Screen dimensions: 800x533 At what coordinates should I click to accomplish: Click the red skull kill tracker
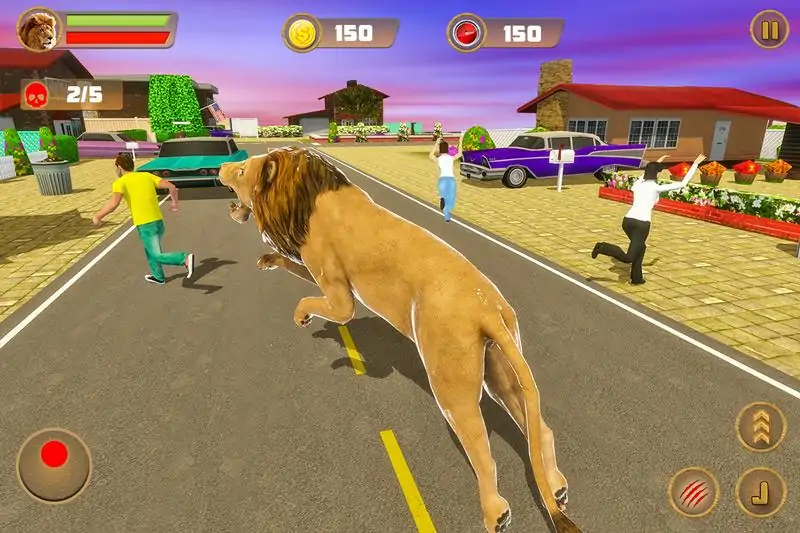(36, 95)
